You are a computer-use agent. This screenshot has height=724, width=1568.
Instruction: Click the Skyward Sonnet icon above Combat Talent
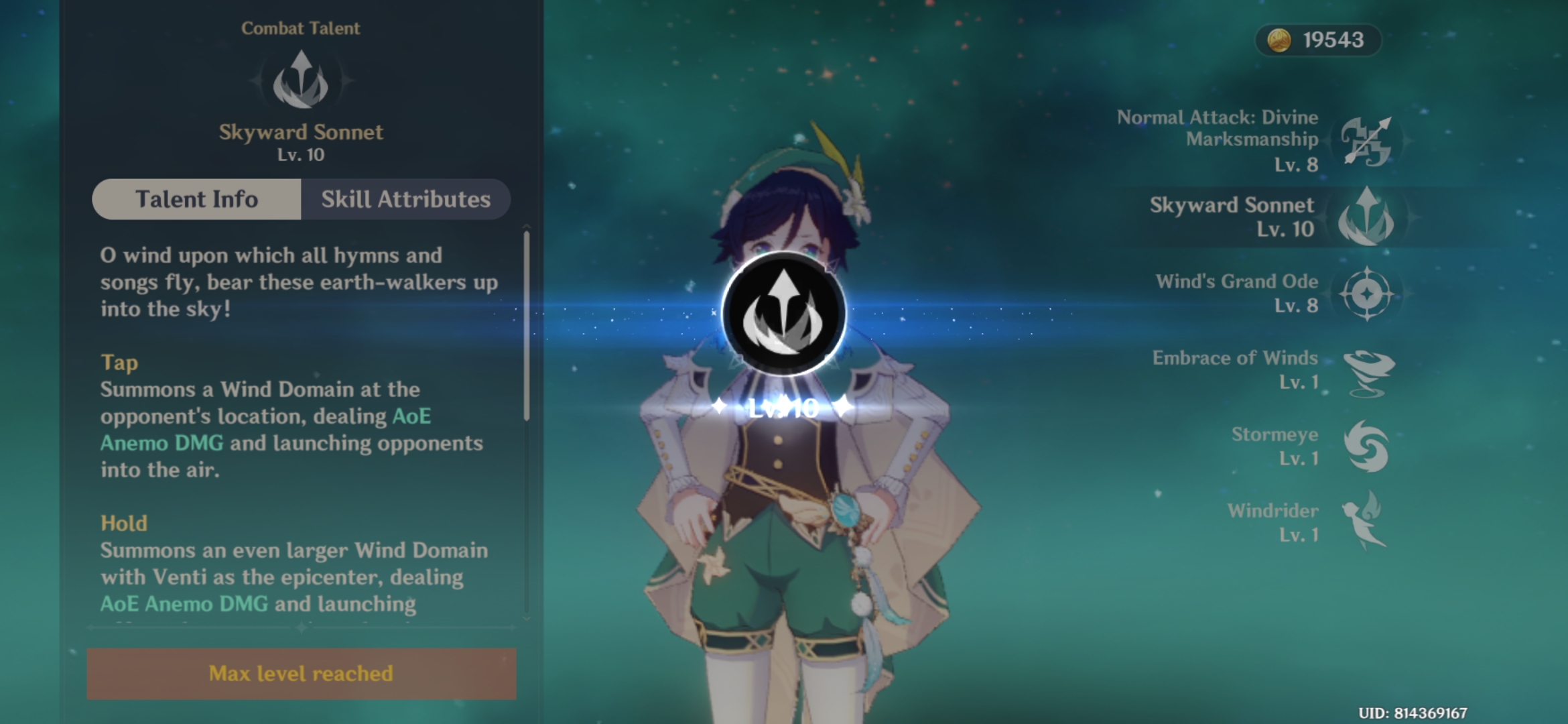302,82
